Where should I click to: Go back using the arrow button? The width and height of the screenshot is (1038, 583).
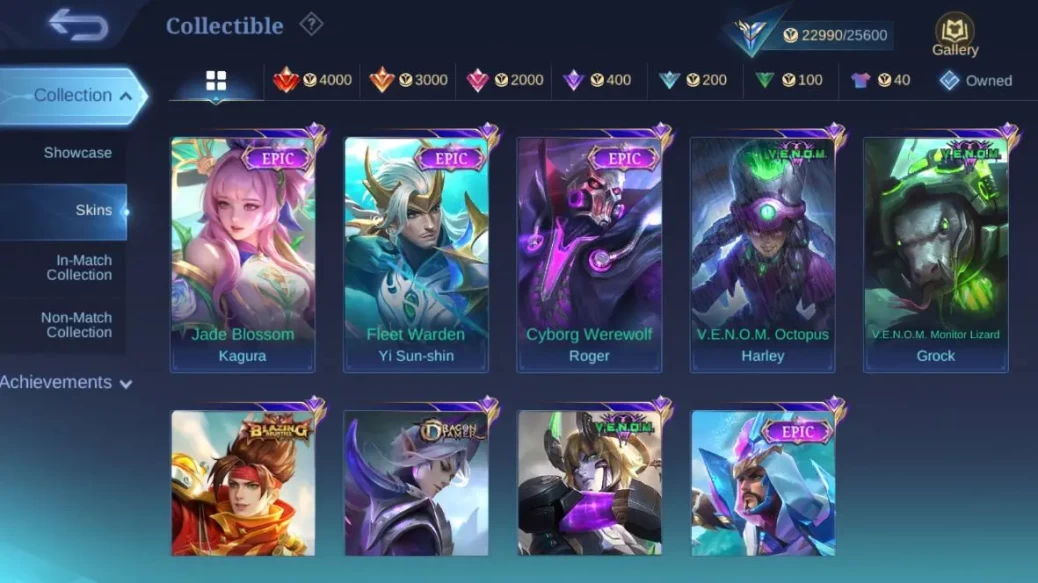tap(77, 25)
